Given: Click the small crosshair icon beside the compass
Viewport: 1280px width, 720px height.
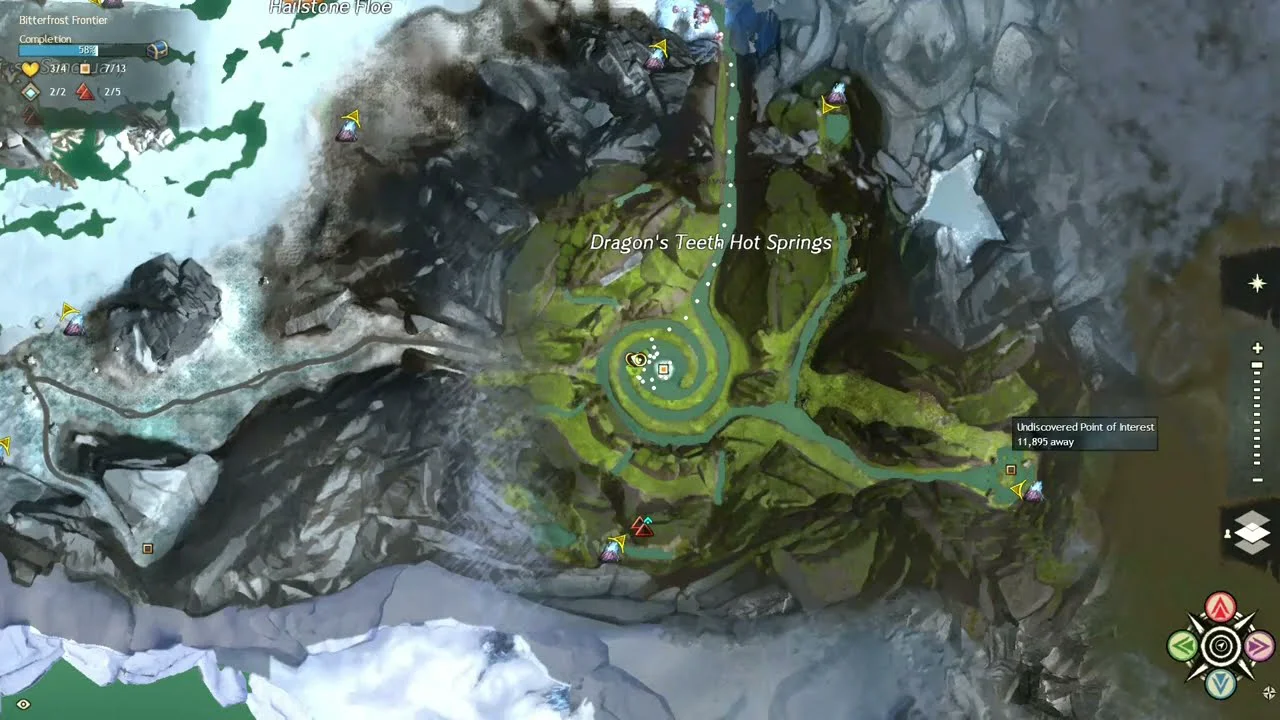Looking at the screenshot, I should click(1270, 692).
